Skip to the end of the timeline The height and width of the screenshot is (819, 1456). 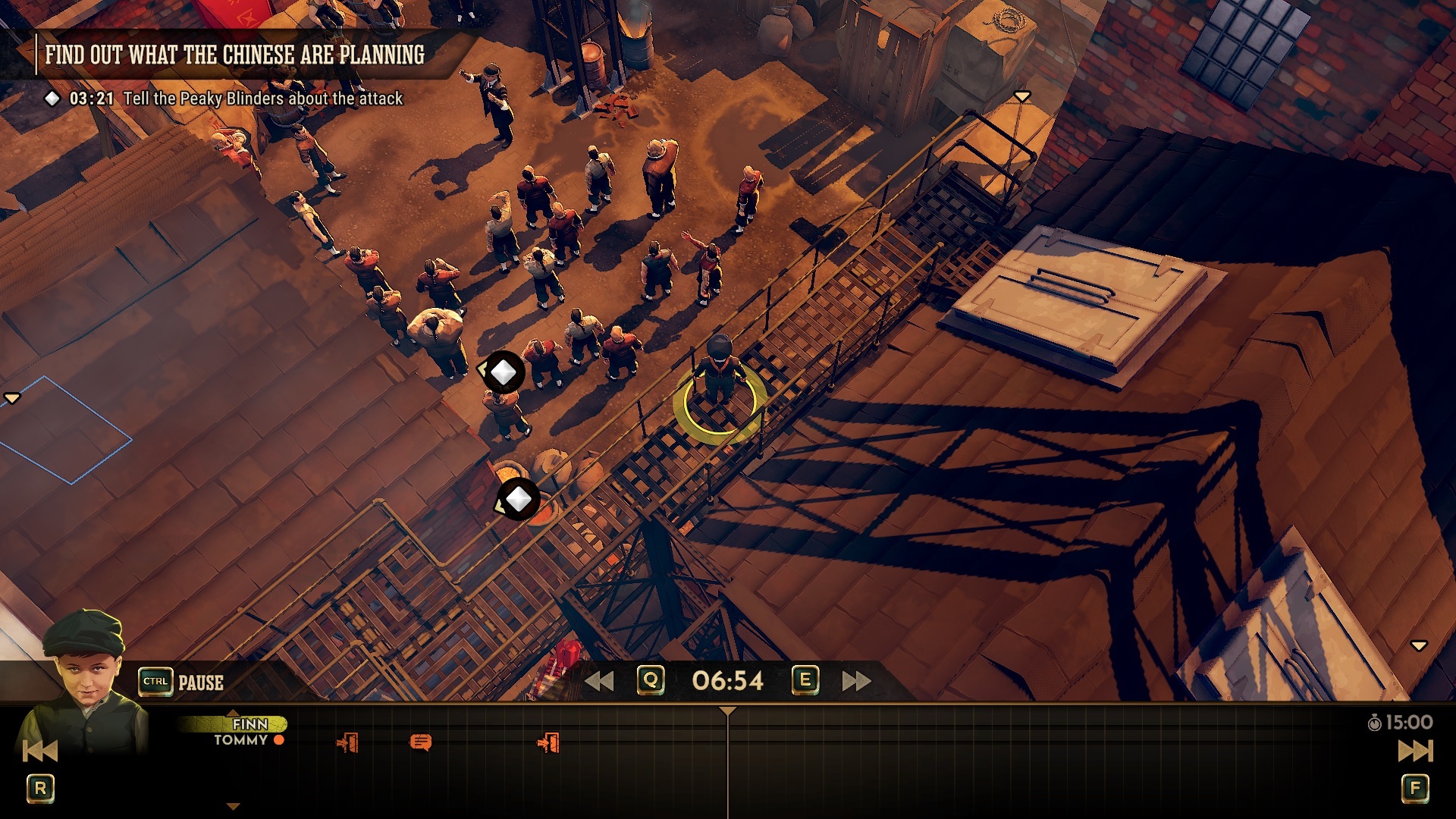[1415, 751]
